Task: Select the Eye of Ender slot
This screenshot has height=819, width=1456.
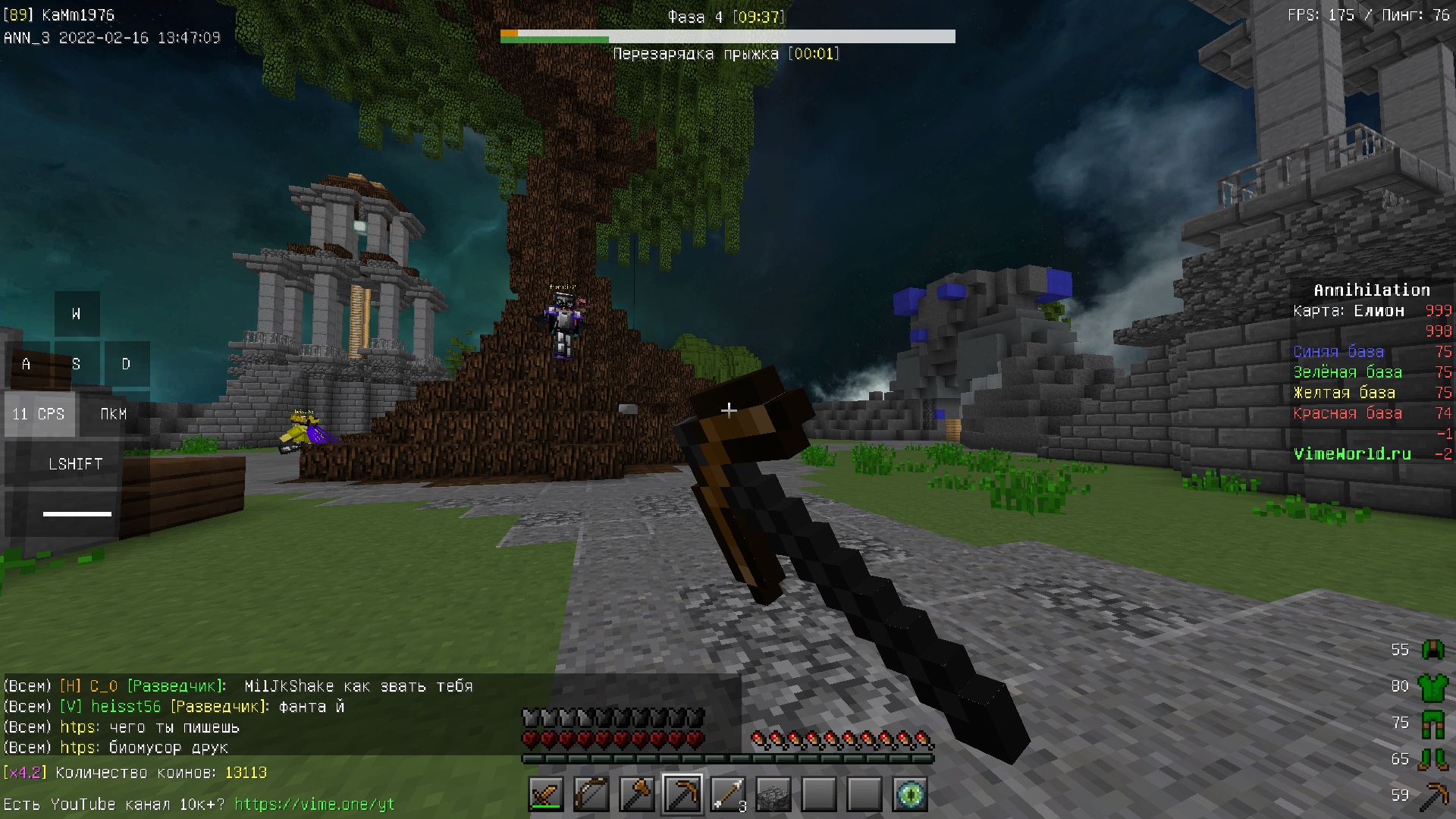Action: coord(910,795)
